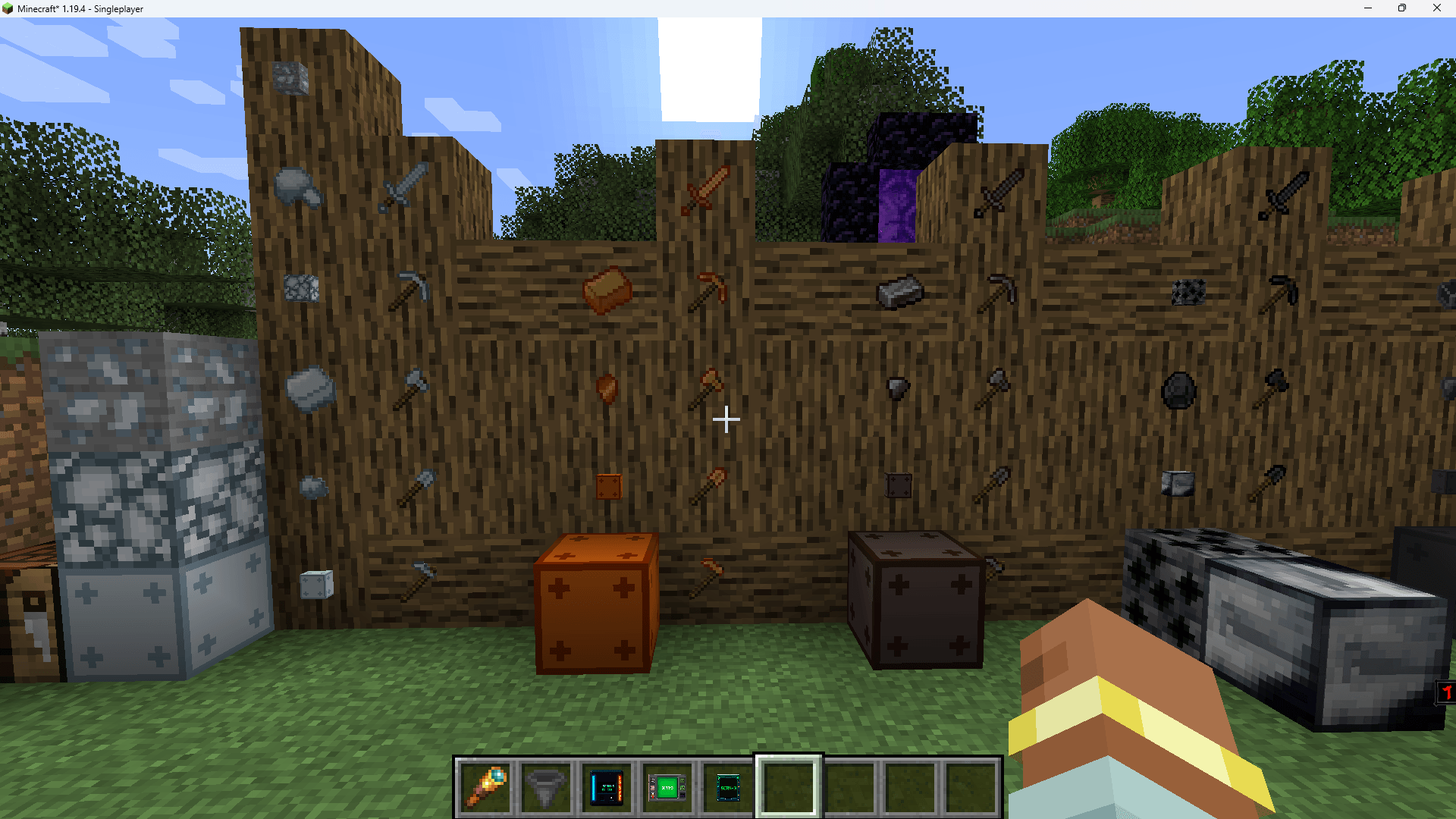The width and height of the screenshot is (1456, 819).
Task: Click the iron ingot item frame
Action: click(x=901, y=293)
